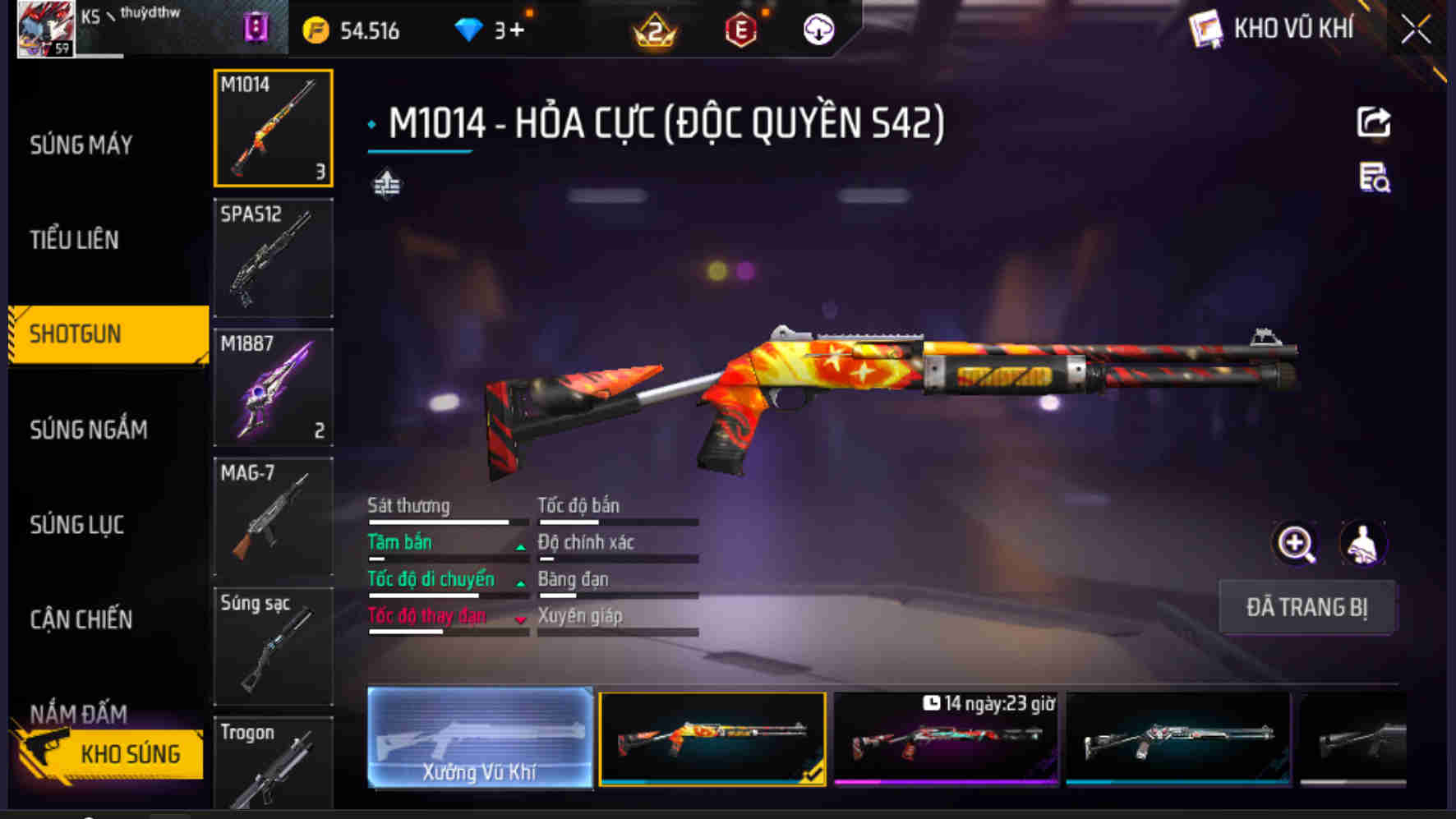Open the Xưởng Vũ Khí workshop tile
Screen dimensions: 1456x819
(x=480, y=738)
